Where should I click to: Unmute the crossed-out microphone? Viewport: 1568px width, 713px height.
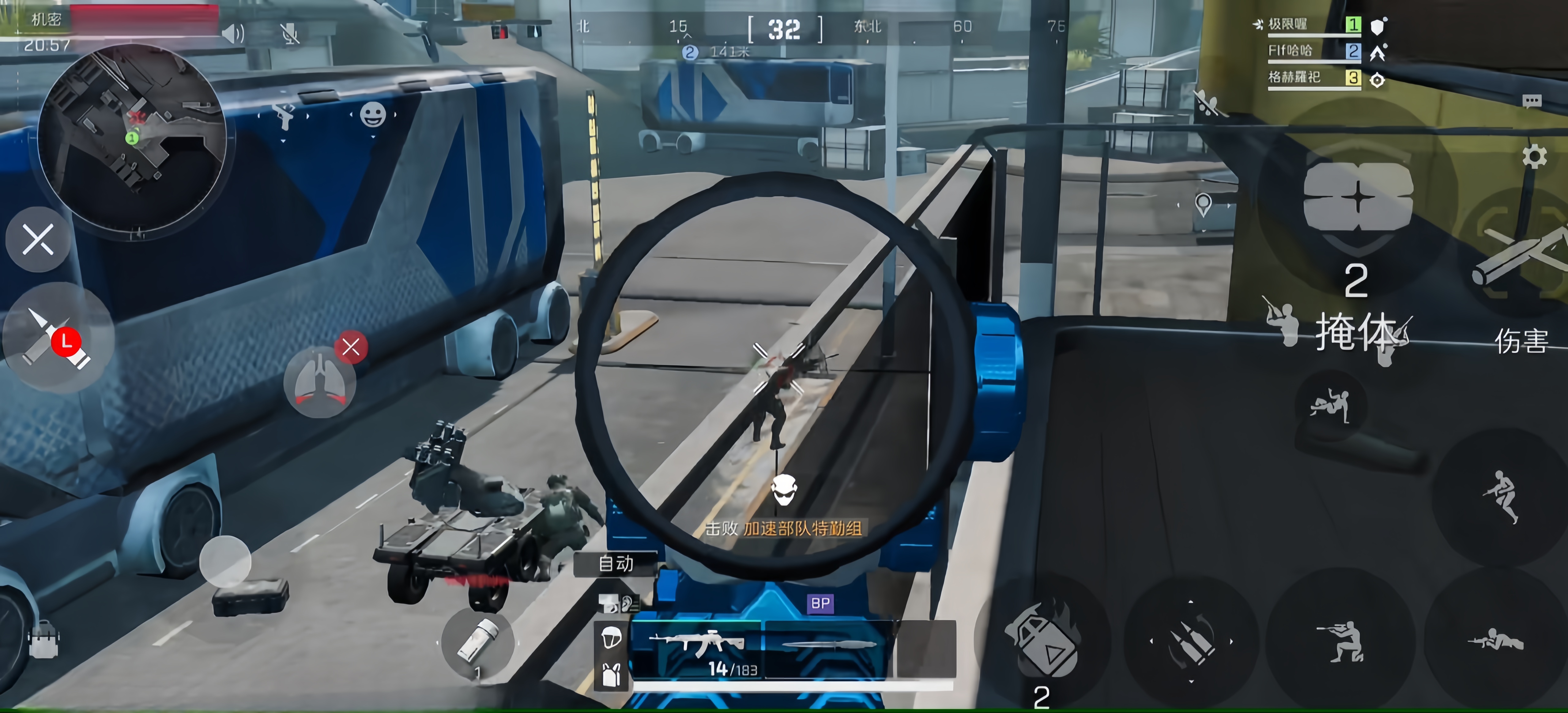(x=291, y=33)
